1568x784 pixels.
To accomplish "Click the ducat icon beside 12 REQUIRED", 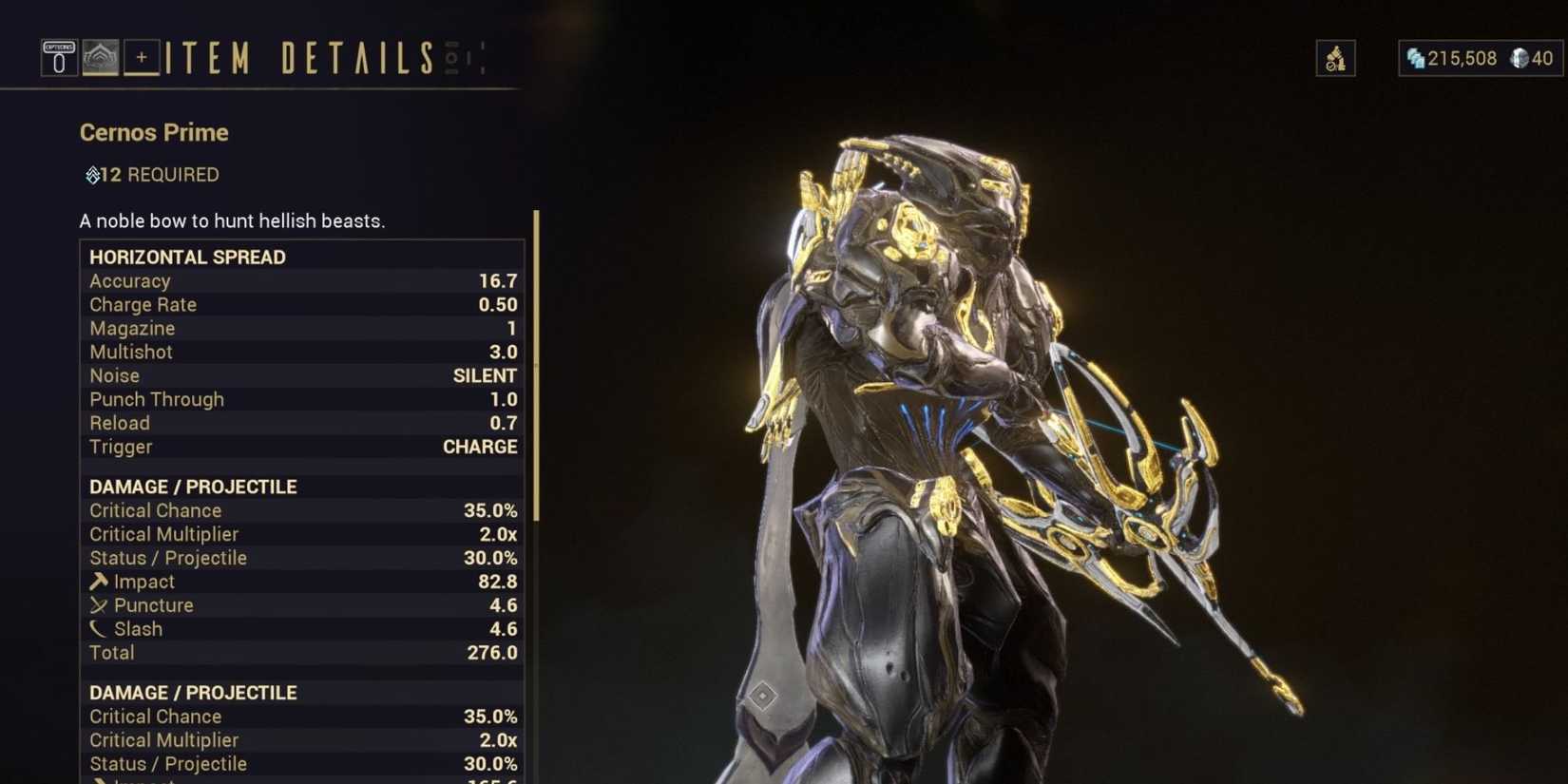I will (x=90, y=175).
